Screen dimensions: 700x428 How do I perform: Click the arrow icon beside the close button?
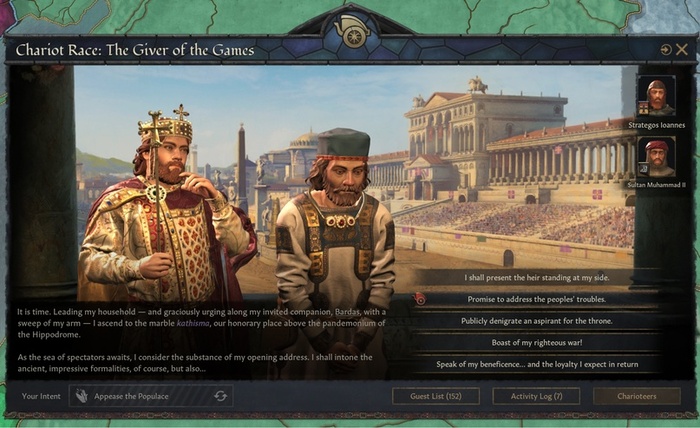tap(666, 49)
